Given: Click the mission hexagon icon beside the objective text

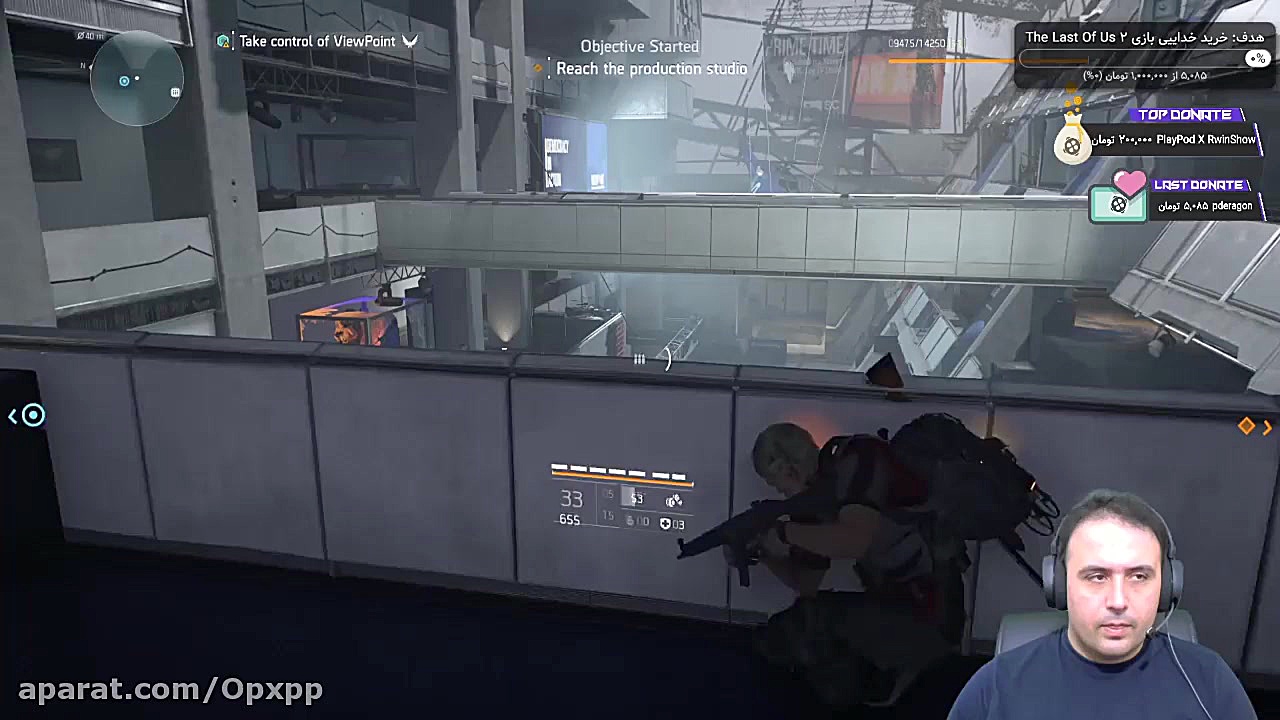Looking at the screenshot, I should click(x=222, y=41).
